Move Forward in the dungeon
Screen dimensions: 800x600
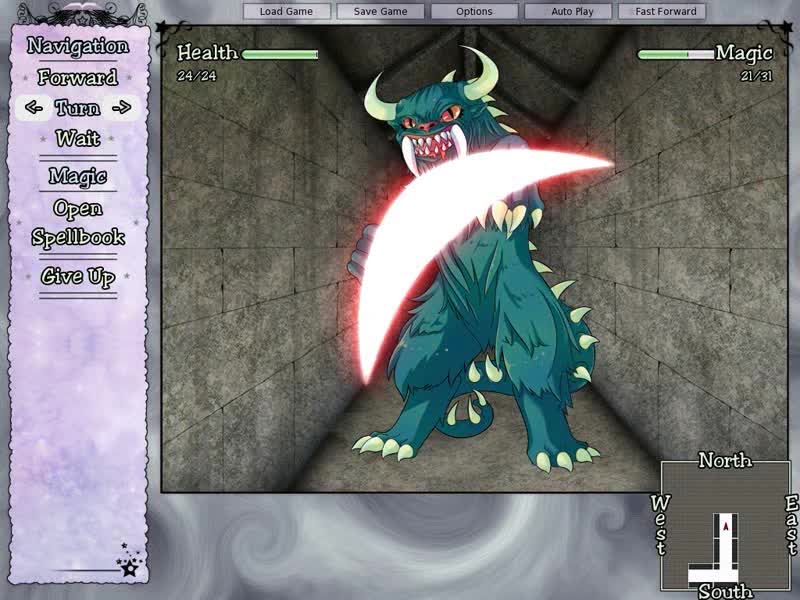(78, 77)
